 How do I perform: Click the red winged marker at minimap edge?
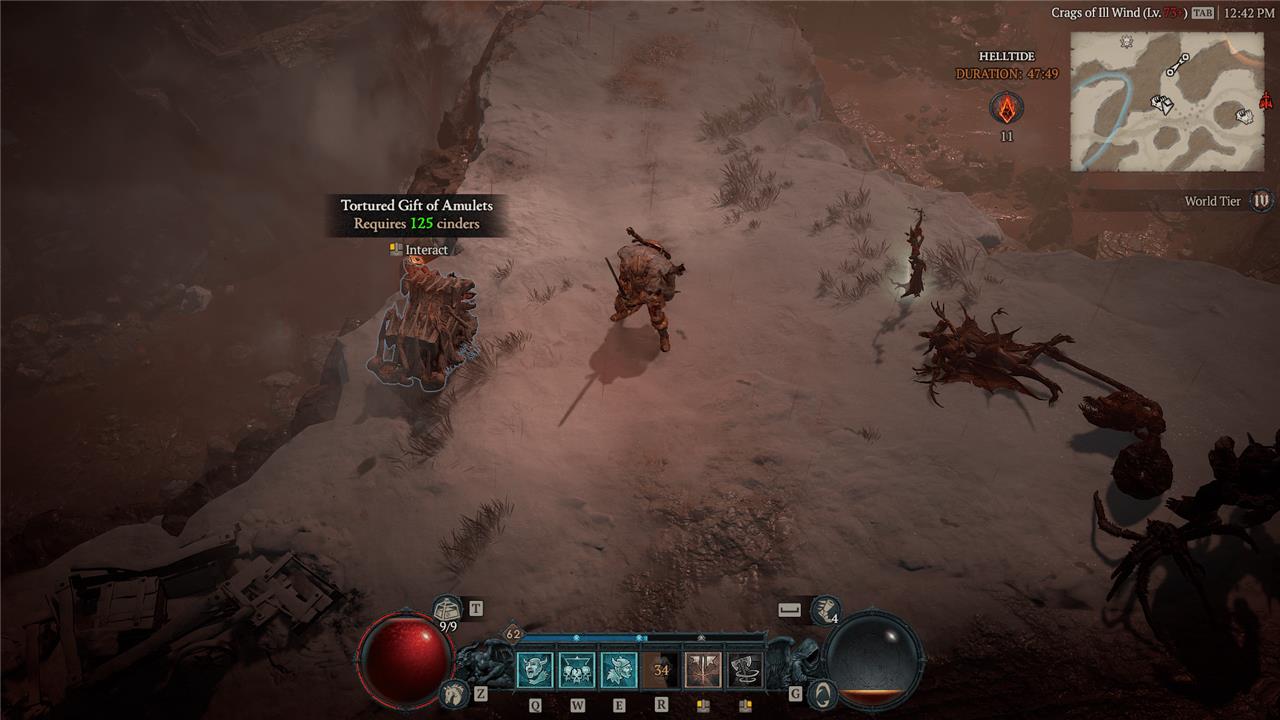click(x=1266, y=101)
